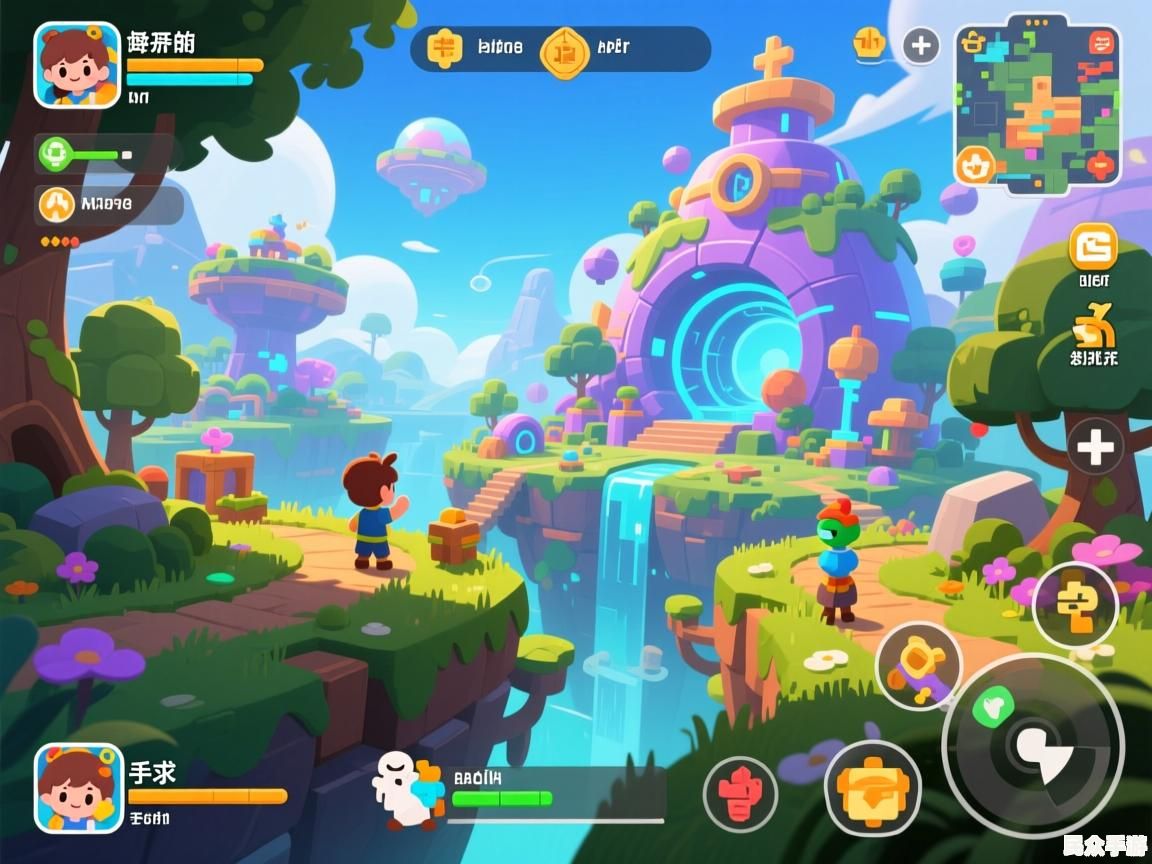
Task: Activate the yellow glyph skill button
Action: coord(1074,605)
